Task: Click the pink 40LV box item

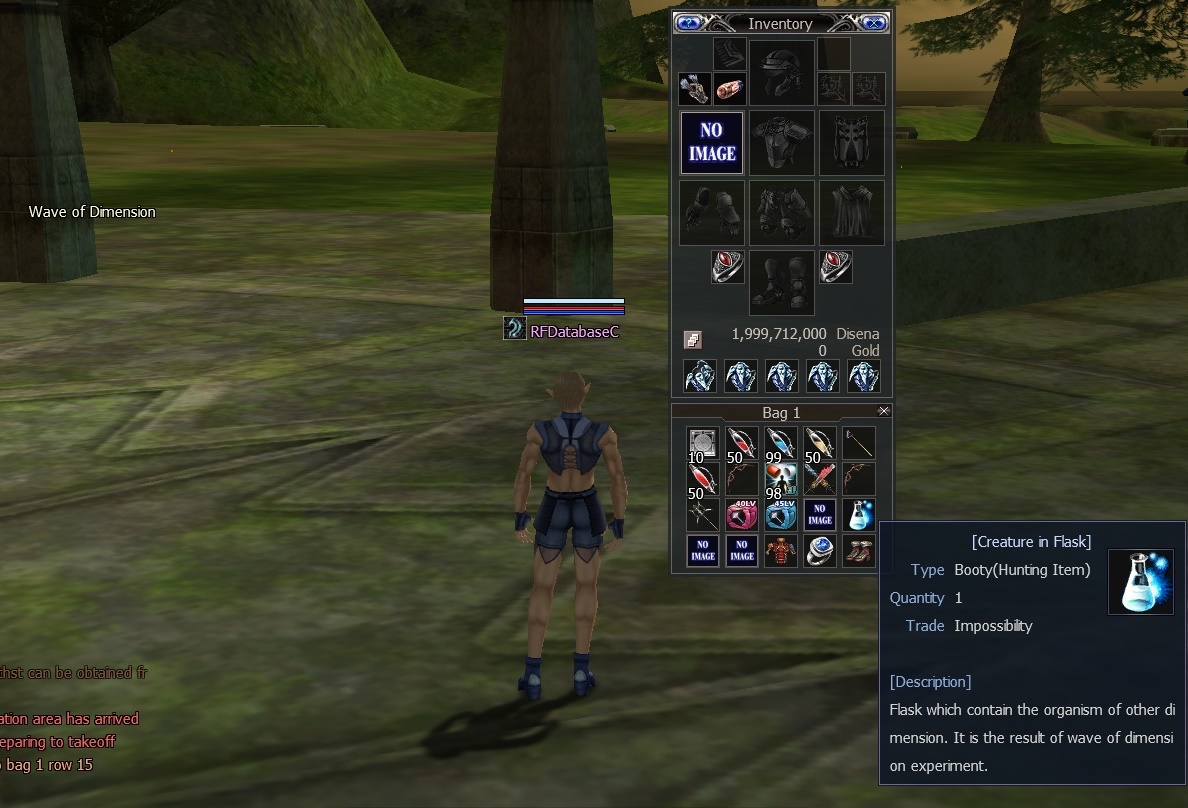Action: click(x=741, y=514)
